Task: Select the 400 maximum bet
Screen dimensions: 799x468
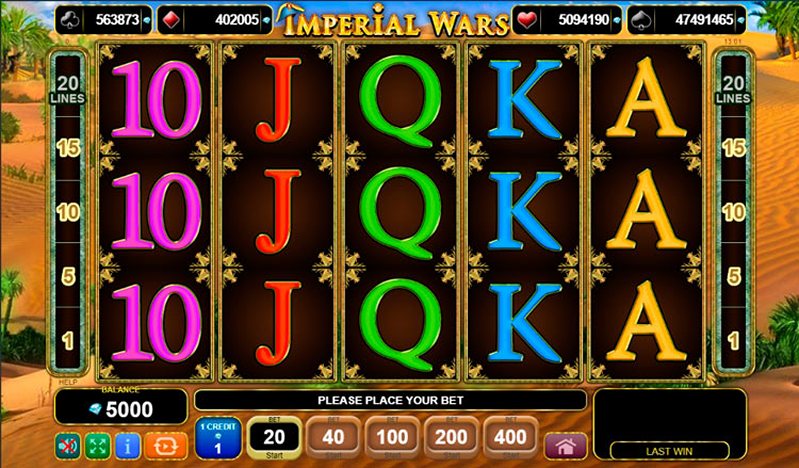Action: [511, 437]
